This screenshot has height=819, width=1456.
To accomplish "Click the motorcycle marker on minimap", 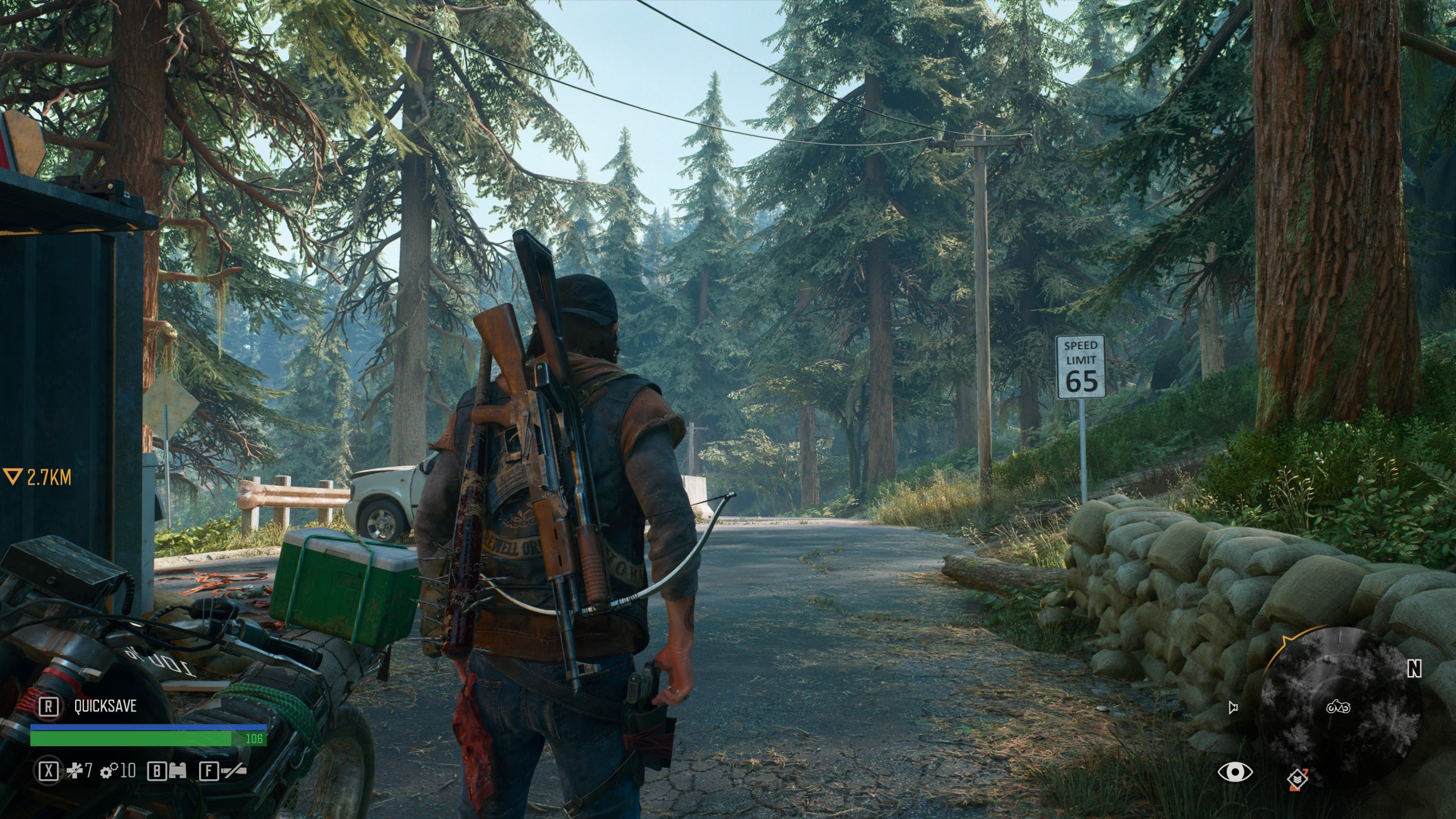I will pos(1337,708).
